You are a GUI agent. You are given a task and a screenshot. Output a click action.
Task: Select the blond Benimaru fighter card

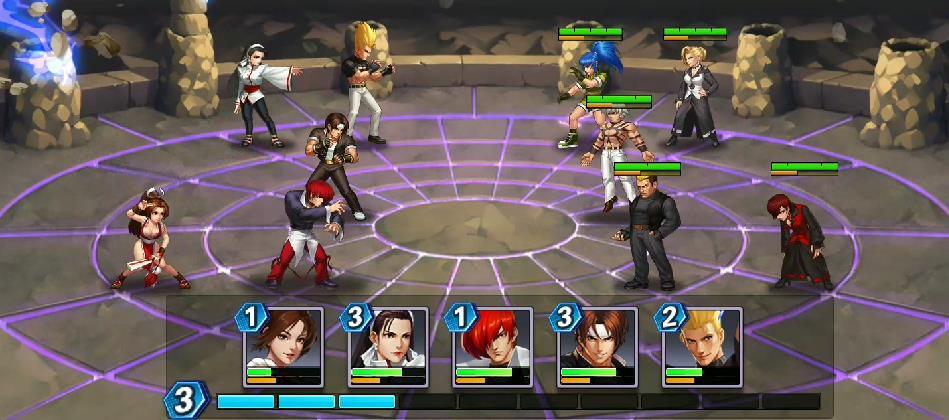702,346
